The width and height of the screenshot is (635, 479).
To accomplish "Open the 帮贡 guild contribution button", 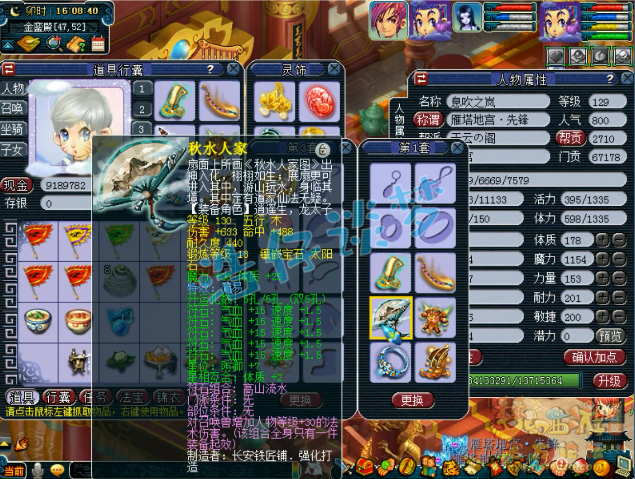I will point(570,138).
